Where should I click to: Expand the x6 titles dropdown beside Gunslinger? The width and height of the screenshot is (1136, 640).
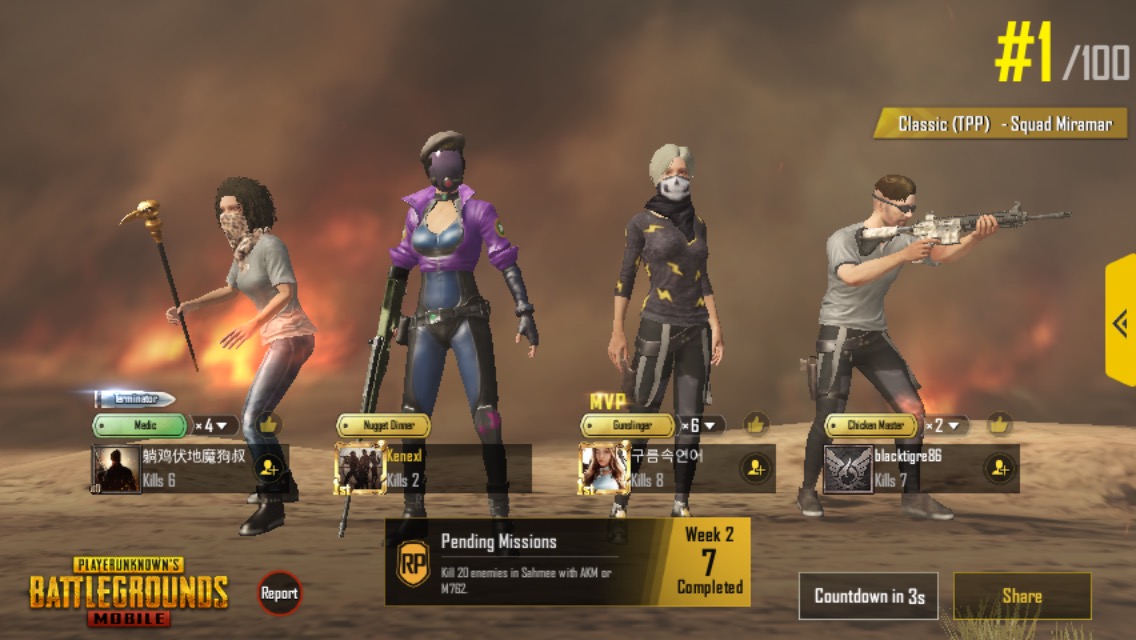(702, 425)
